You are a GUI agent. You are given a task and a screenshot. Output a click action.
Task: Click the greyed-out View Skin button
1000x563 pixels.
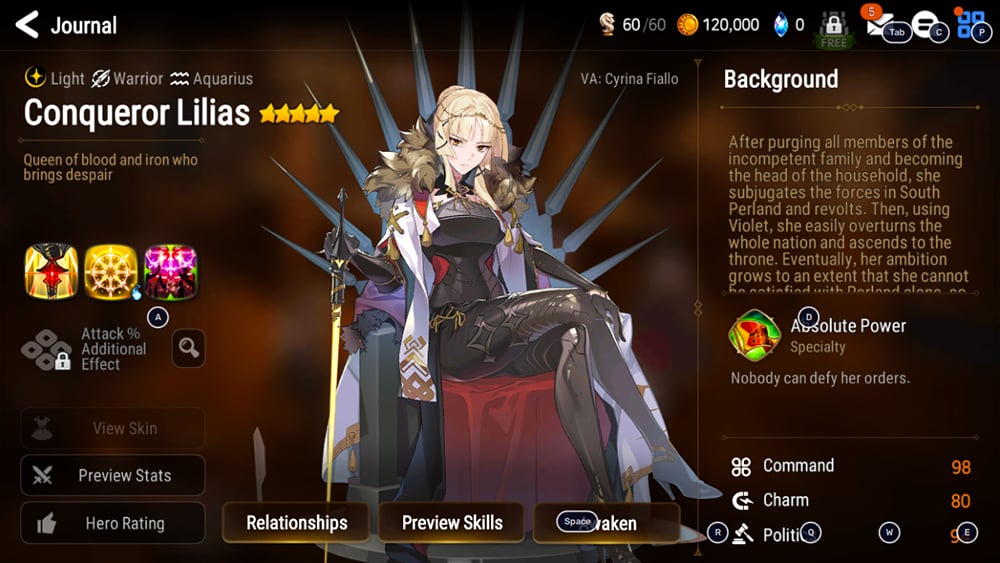(113, 428)
